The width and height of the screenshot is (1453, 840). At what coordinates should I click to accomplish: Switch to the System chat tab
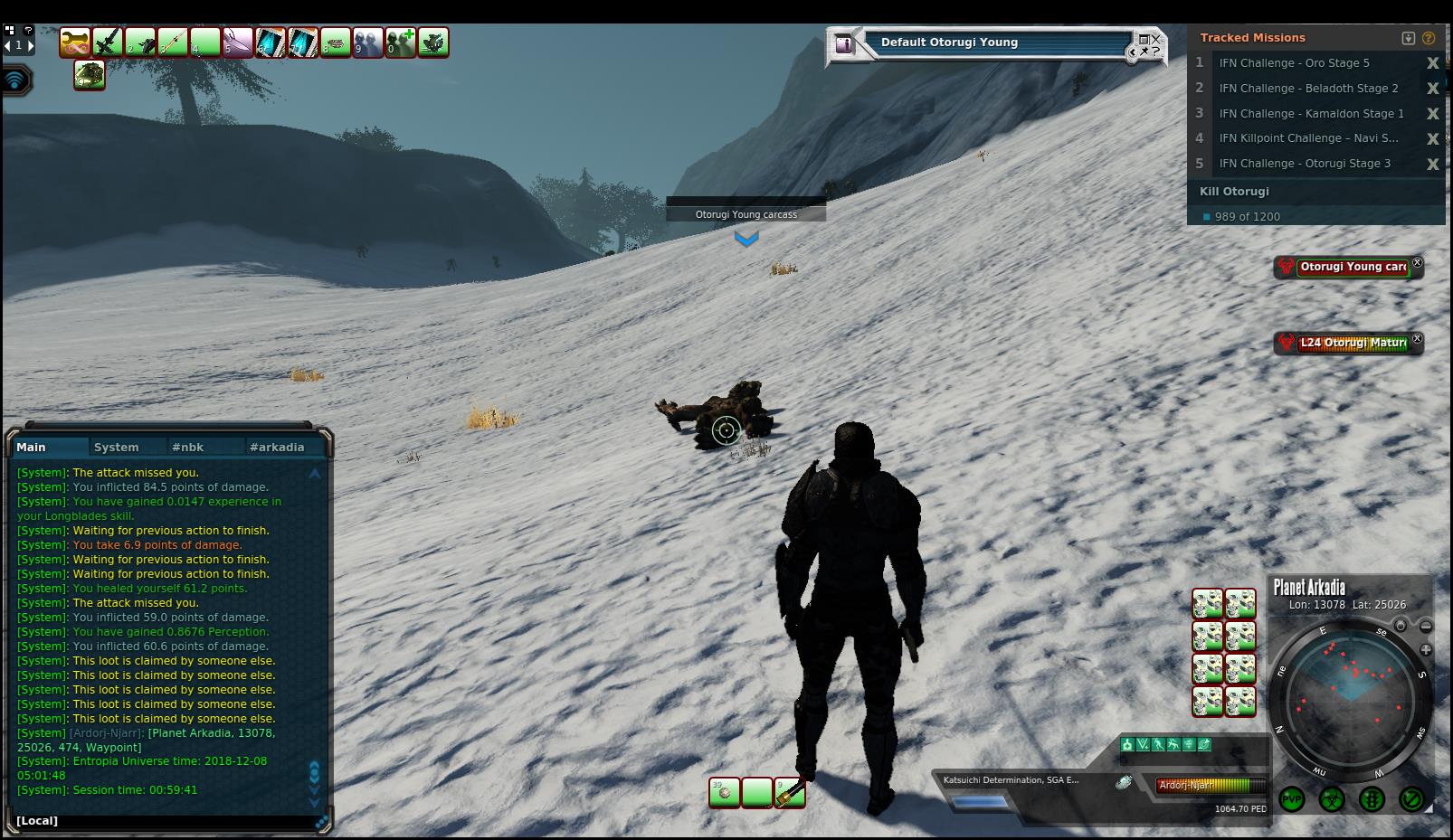click(x=117, y=447)
